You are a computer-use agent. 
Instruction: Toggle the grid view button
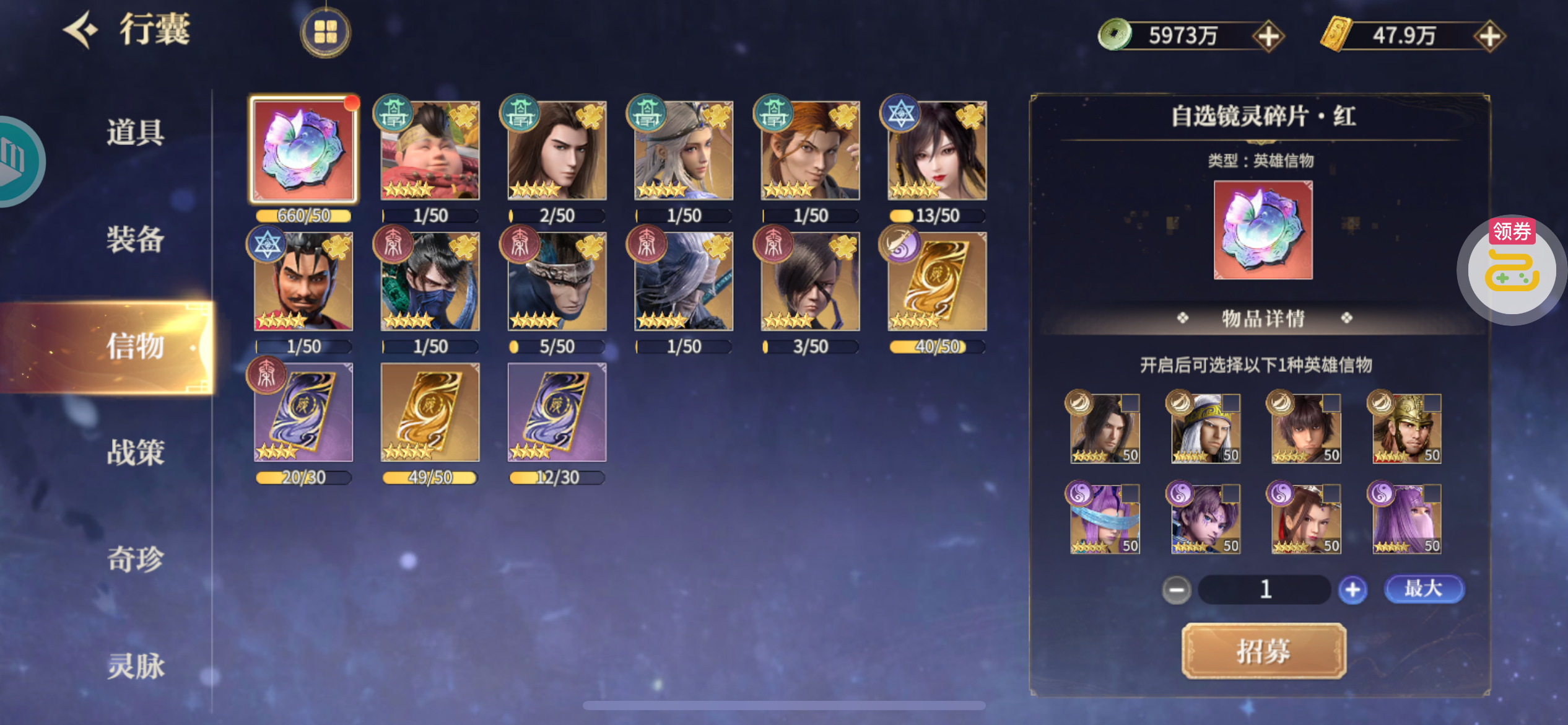pyautogui.click(x=325, y=32)
